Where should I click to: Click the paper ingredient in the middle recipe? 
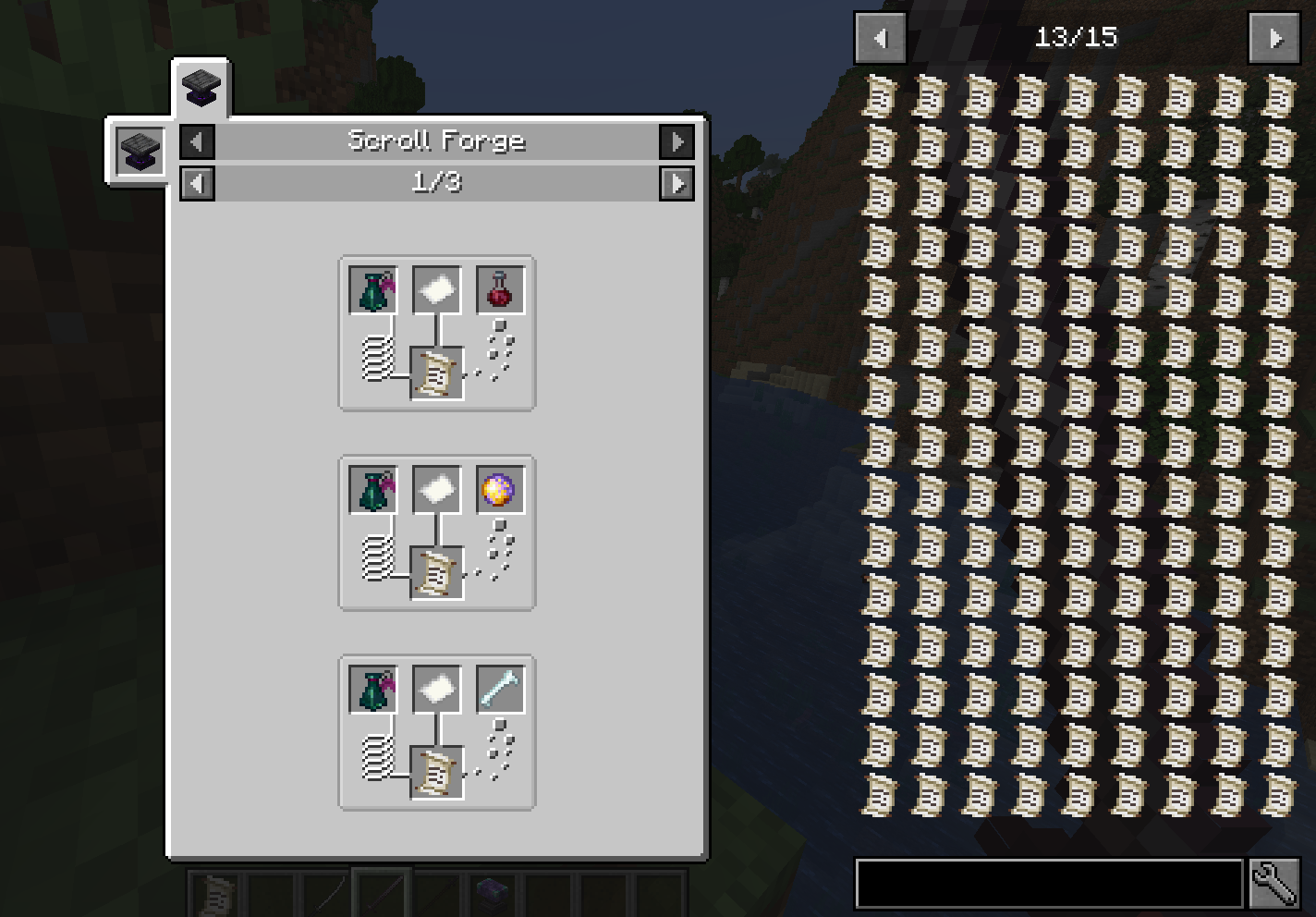[435, 490]
